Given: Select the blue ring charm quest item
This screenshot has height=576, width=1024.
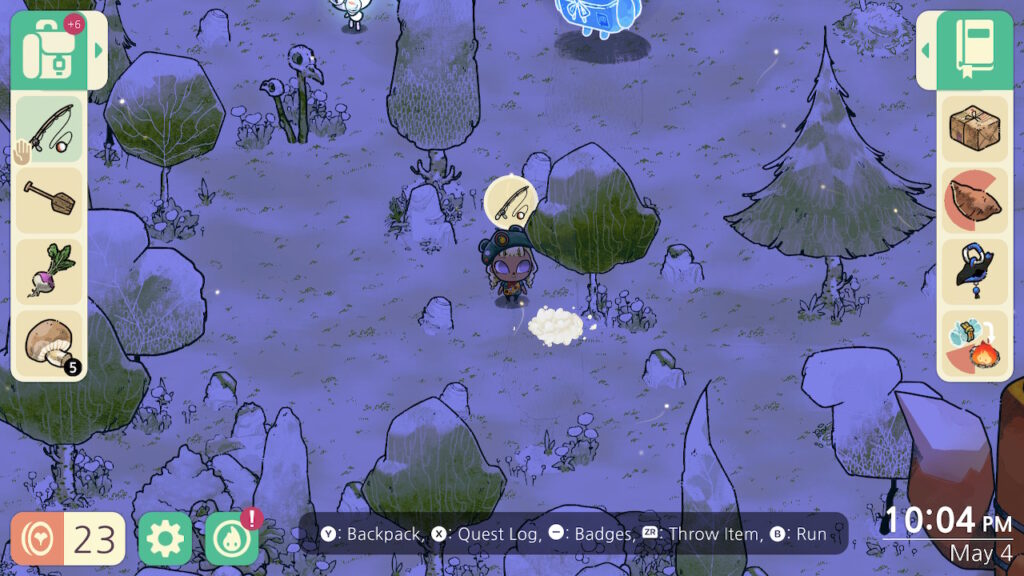Looking at the screenshot, I should [x=975, y=271].
